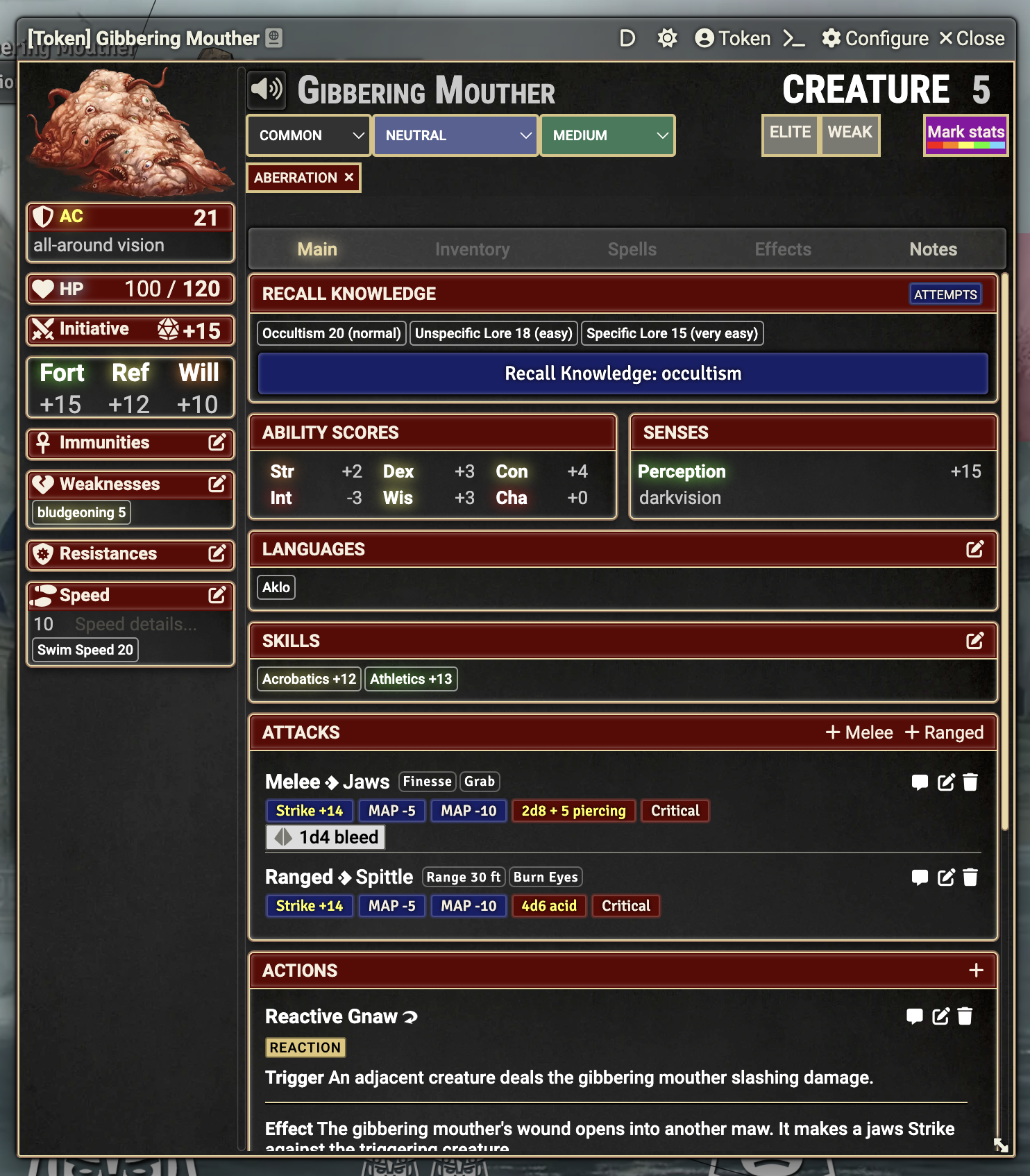Open the MEDIUM size dropdown

coord(607,135)
